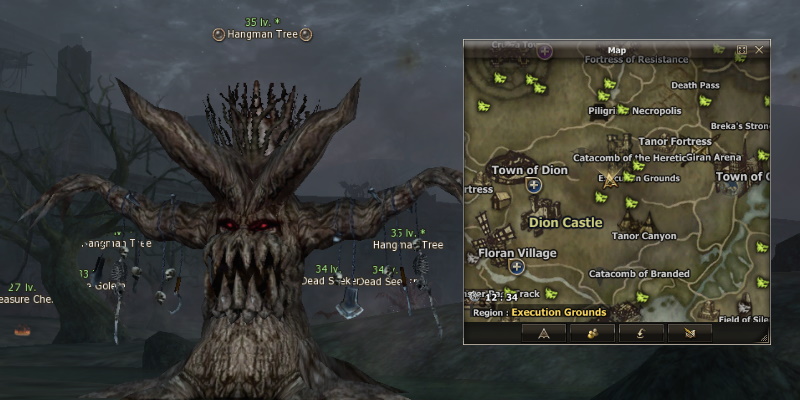Select the Catacomb of Branded location
800x400 pixels.
pyautogui.click(x=639, y=273)
